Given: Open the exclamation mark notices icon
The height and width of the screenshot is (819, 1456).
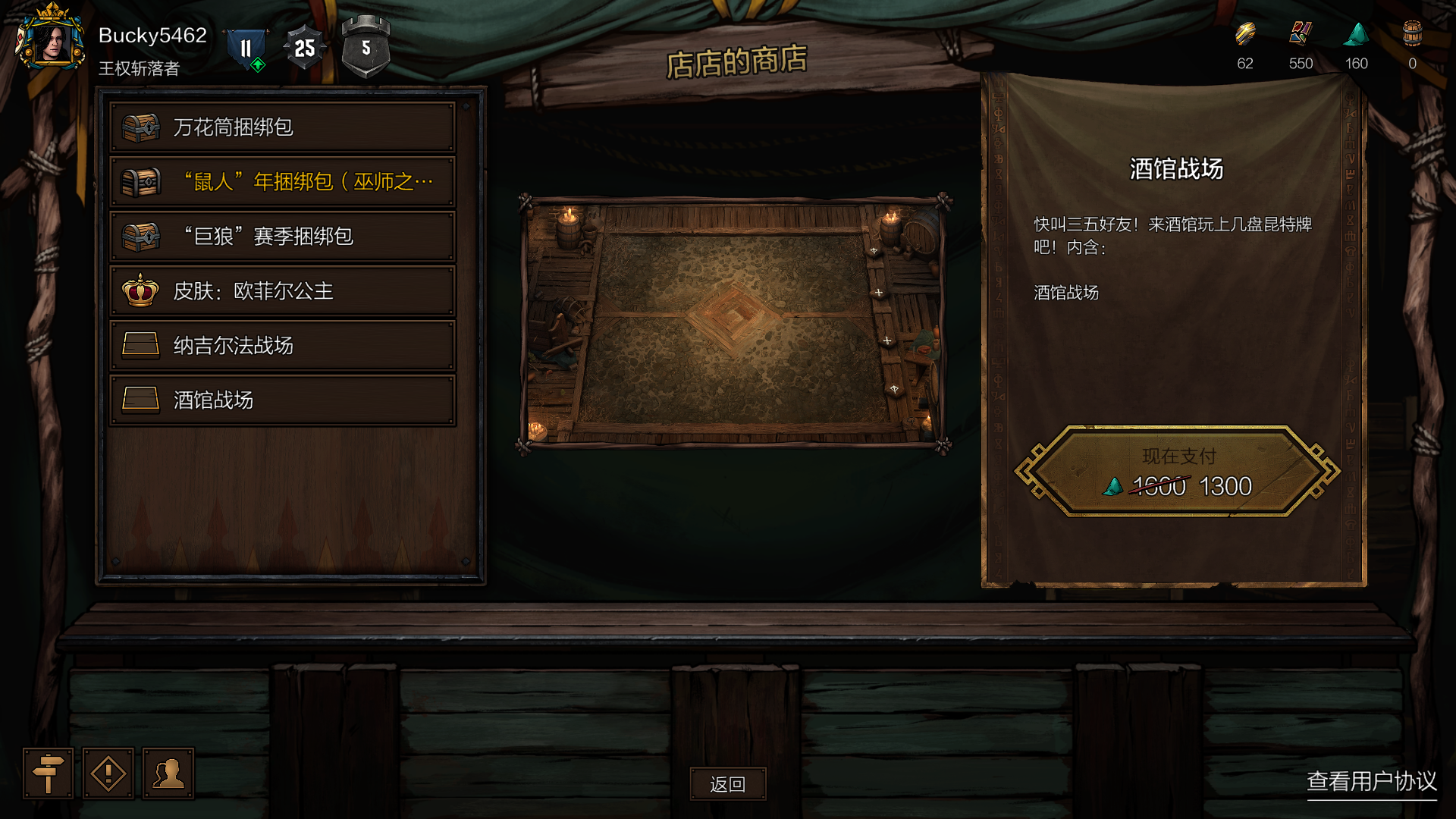Looking at the screenshot, I should tap(108, 773).
